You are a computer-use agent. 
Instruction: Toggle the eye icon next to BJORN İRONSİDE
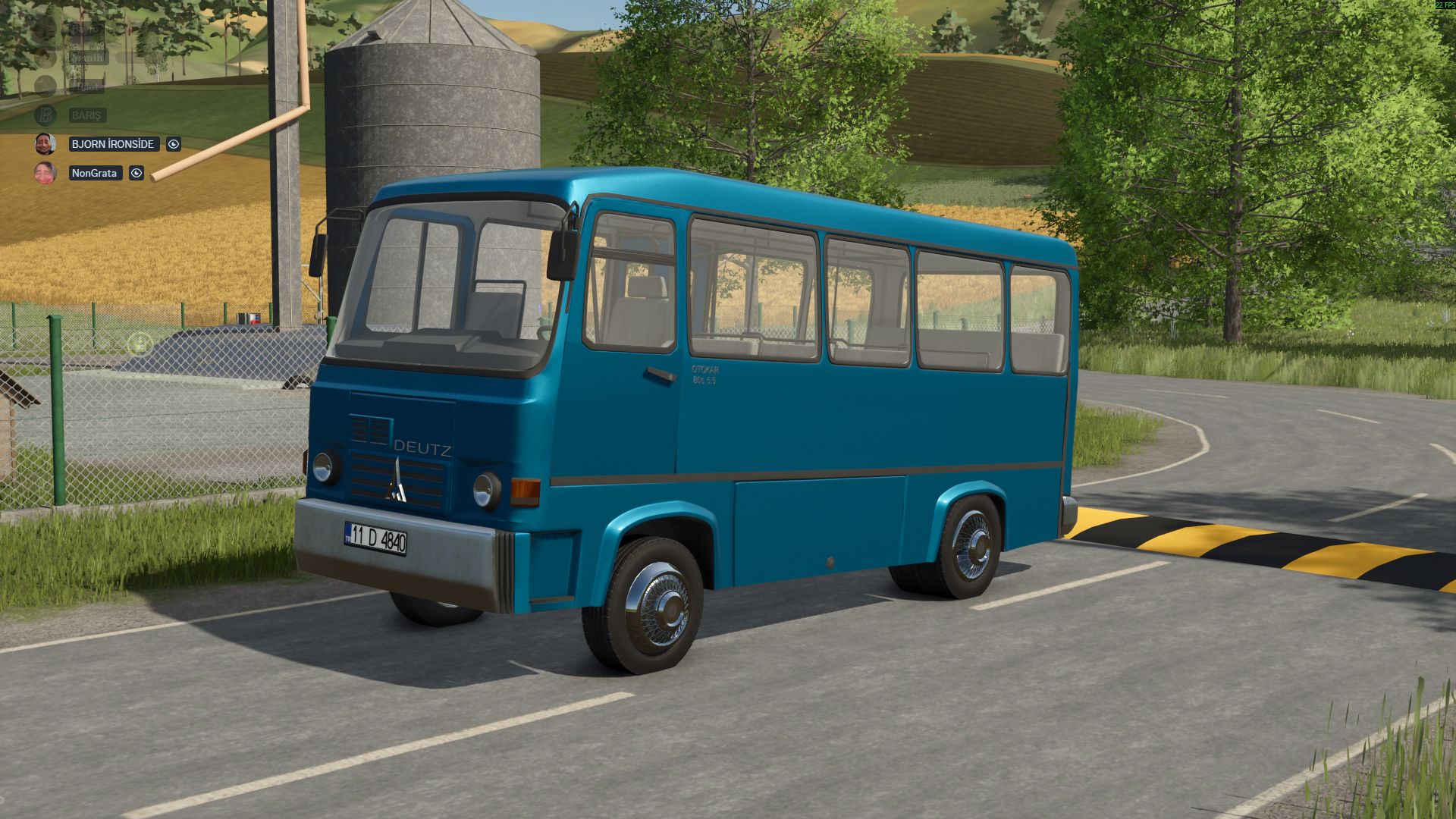pyautogui.click(x=173, y=144)
